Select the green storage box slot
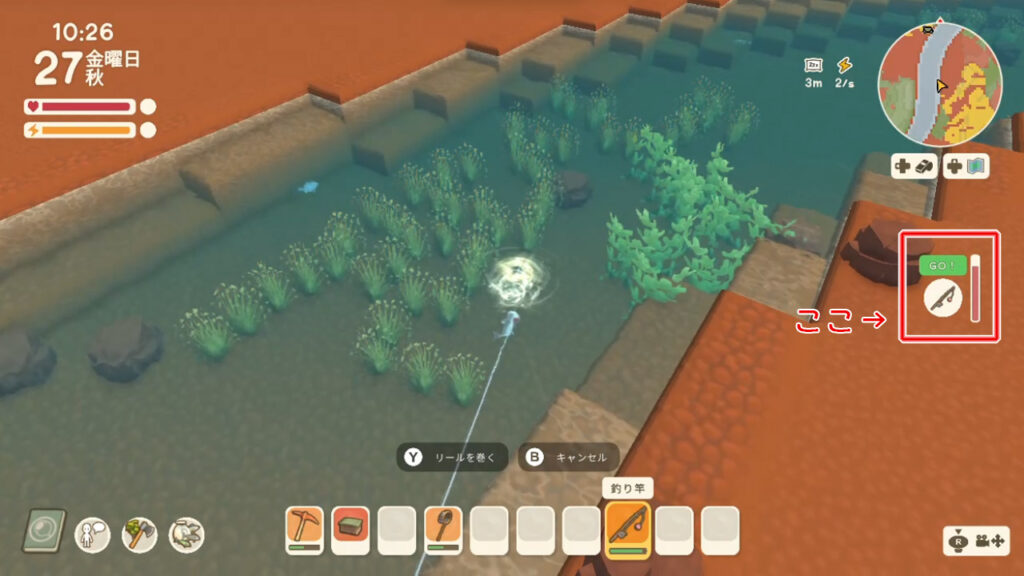Screen dimensions: 1024x576 (x=350, y=529)
